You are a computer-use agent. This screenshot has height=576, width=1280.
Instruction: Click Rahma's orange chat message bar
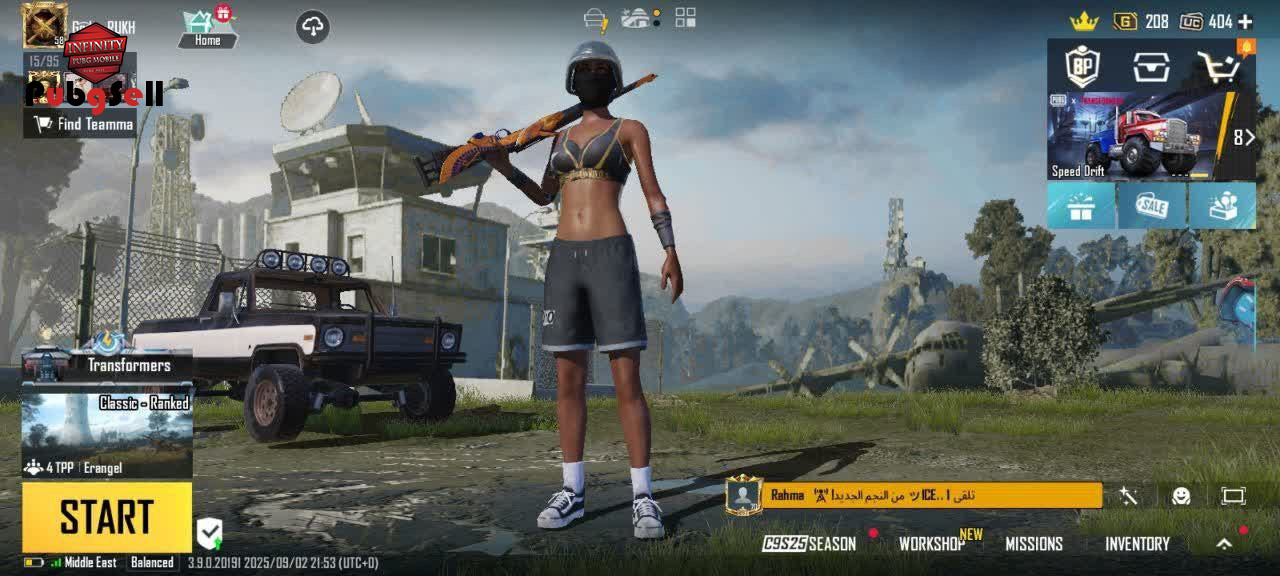pos(930,495)
